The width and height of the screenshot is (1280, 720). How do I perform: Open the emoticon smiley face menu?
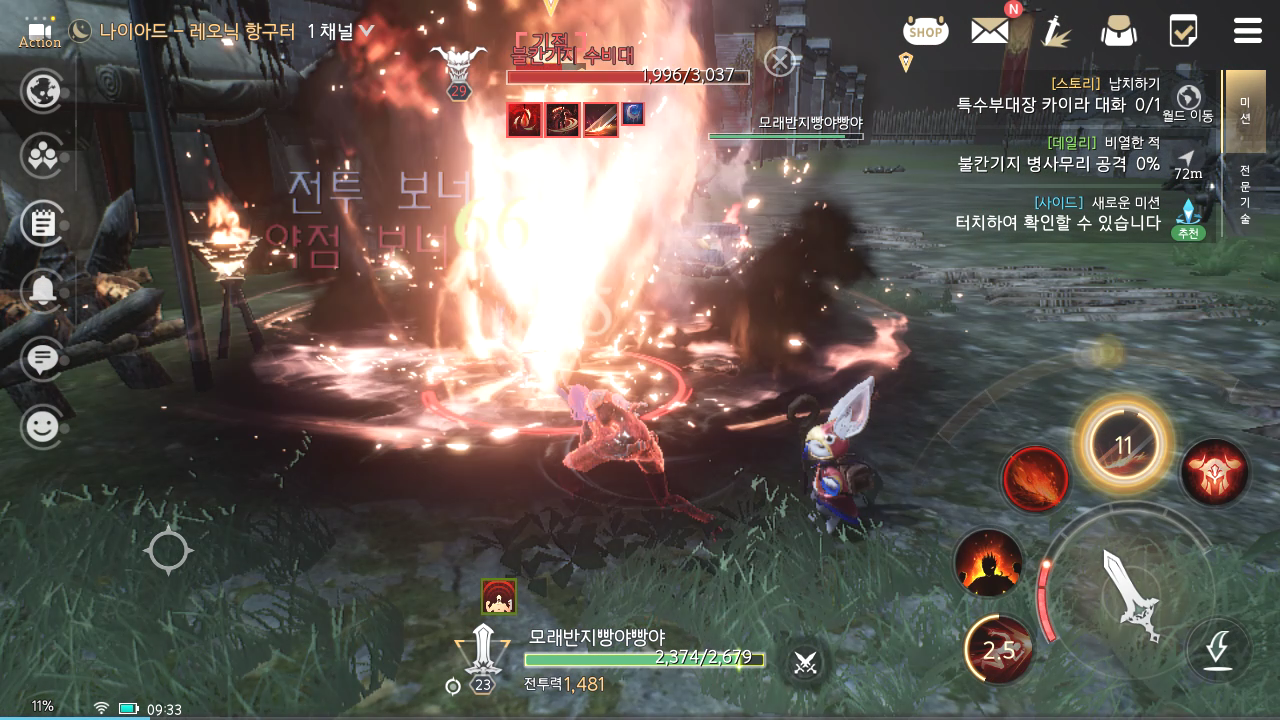(42, 427)
